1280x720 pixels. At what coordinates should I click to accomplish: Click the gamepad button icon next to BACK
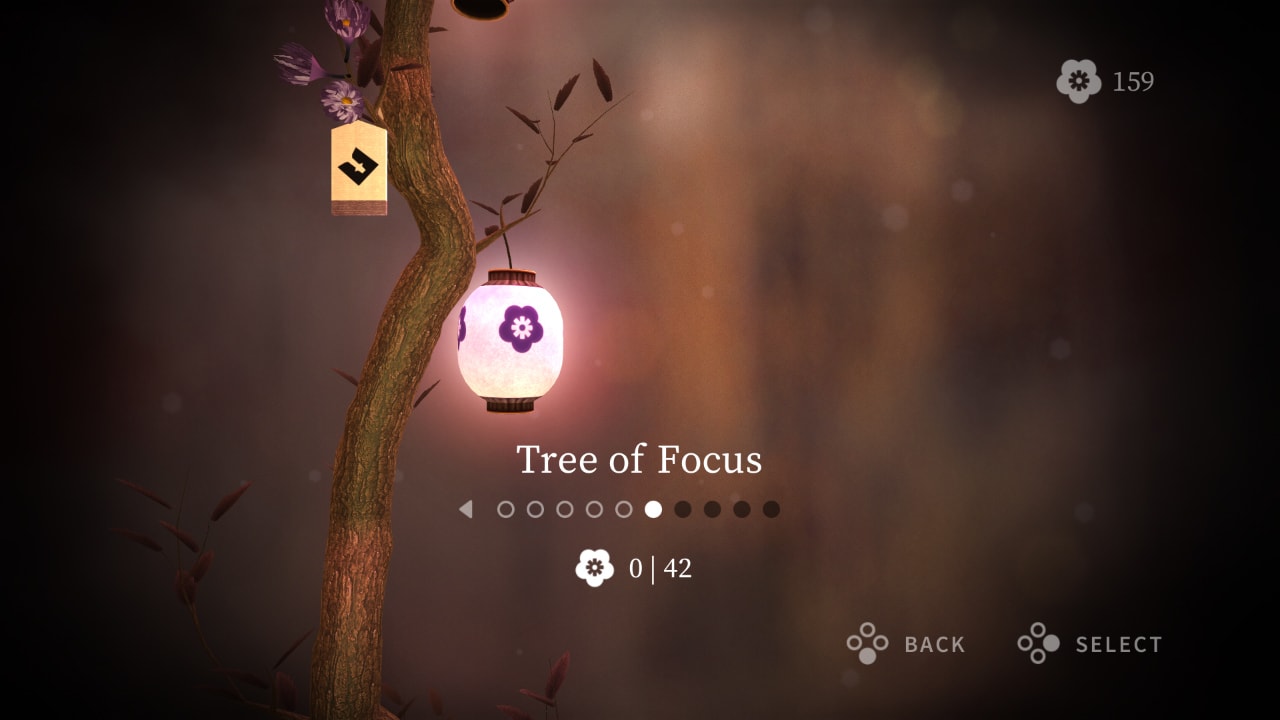point(866,644)
